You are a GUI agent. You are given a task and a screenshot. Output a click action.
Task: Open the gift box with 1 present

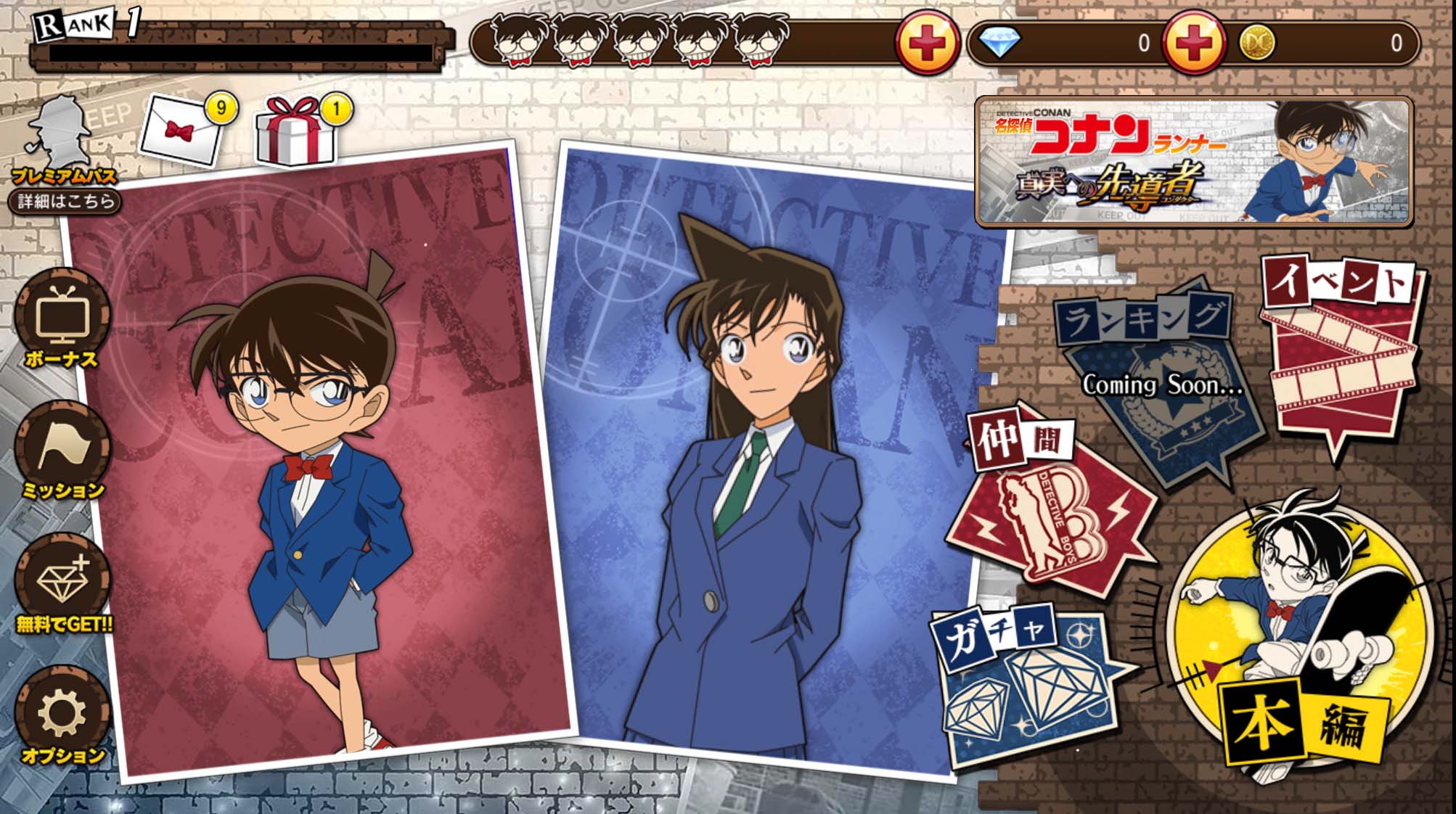[x=290, y=131]
